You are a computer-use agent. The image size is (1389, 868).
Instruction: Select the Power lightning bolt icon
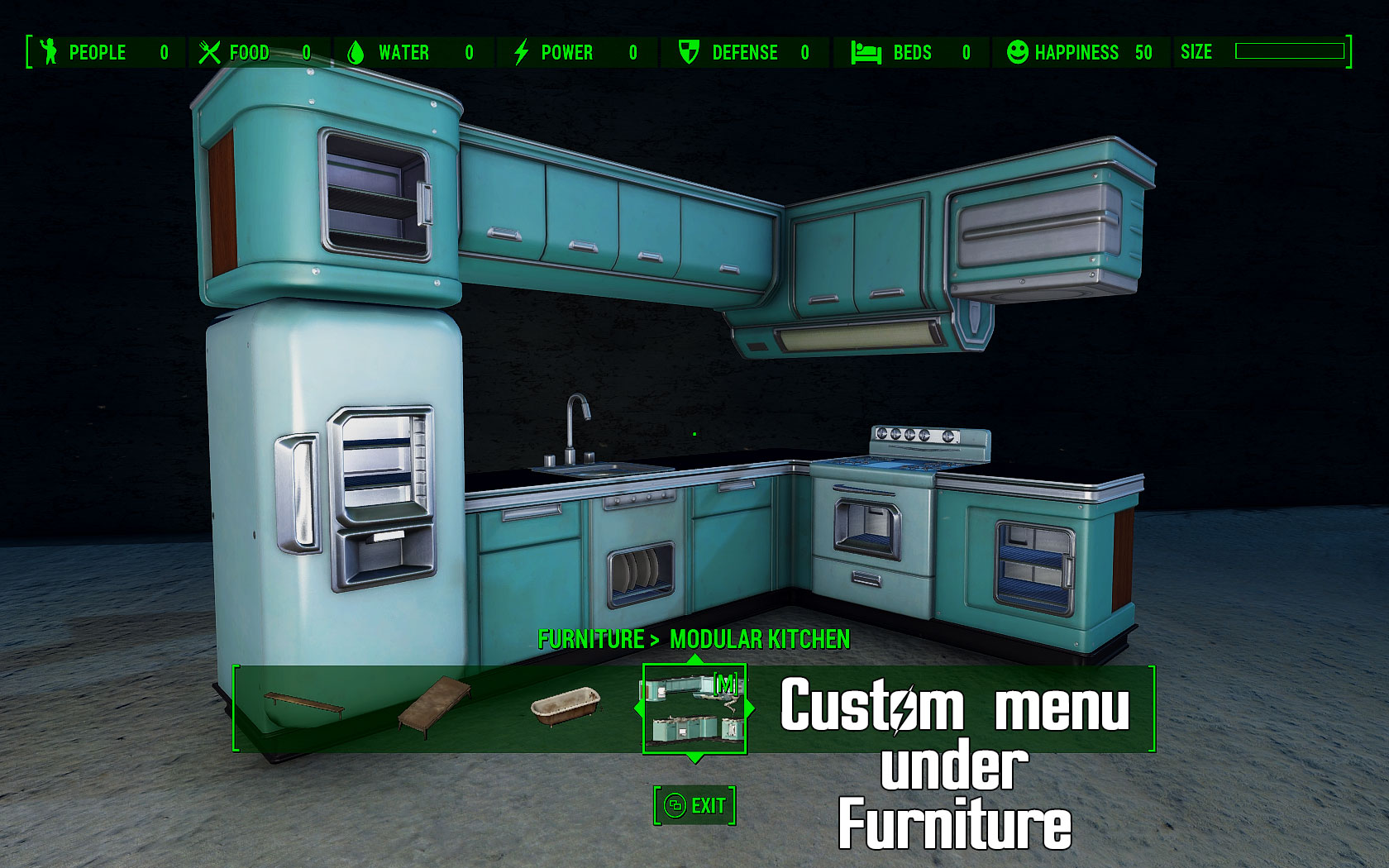521,52
